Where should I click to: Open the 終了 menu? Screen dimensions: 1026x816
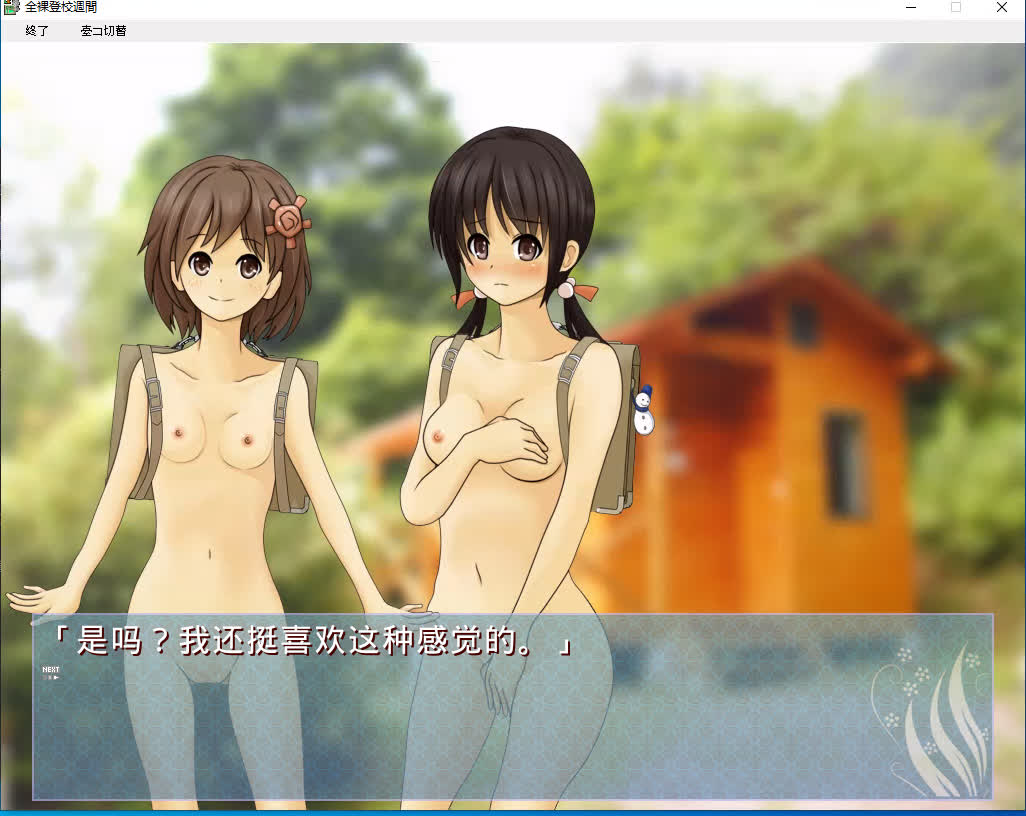coord(37,31)
